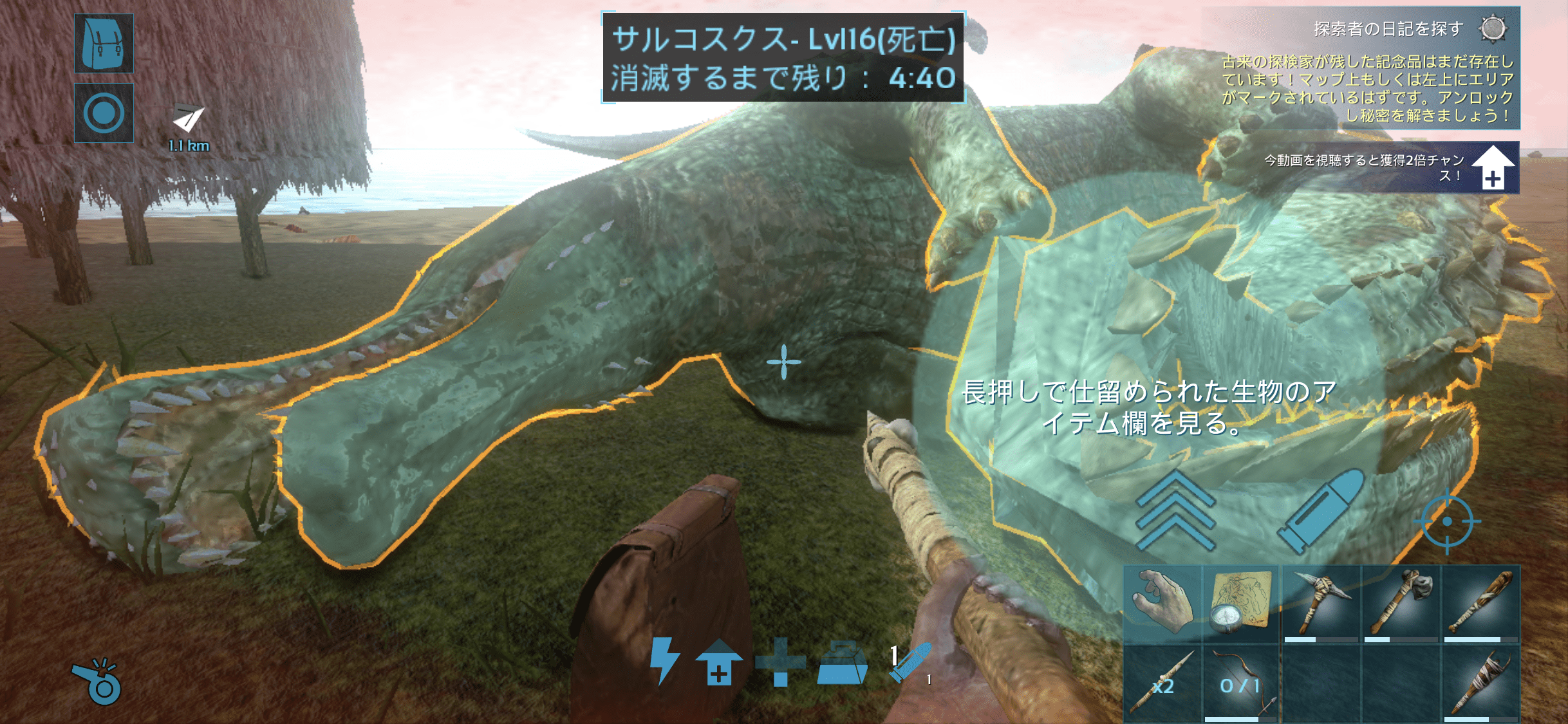Tap the circle button under the backpack

[x=104, y=113]
